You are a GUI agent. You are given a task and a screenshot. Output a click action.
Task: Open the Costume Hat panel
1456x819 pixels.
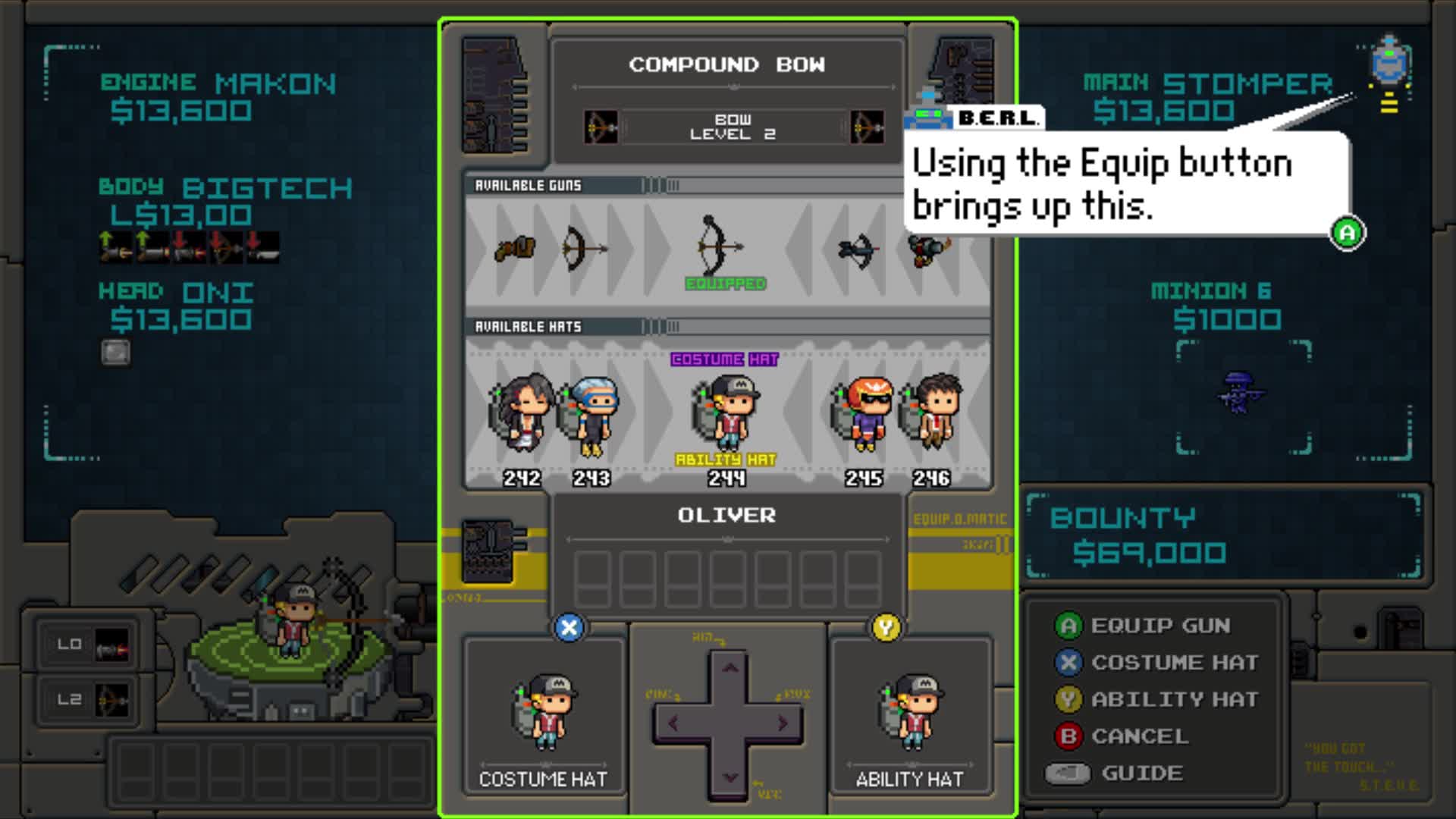(544, 715)
